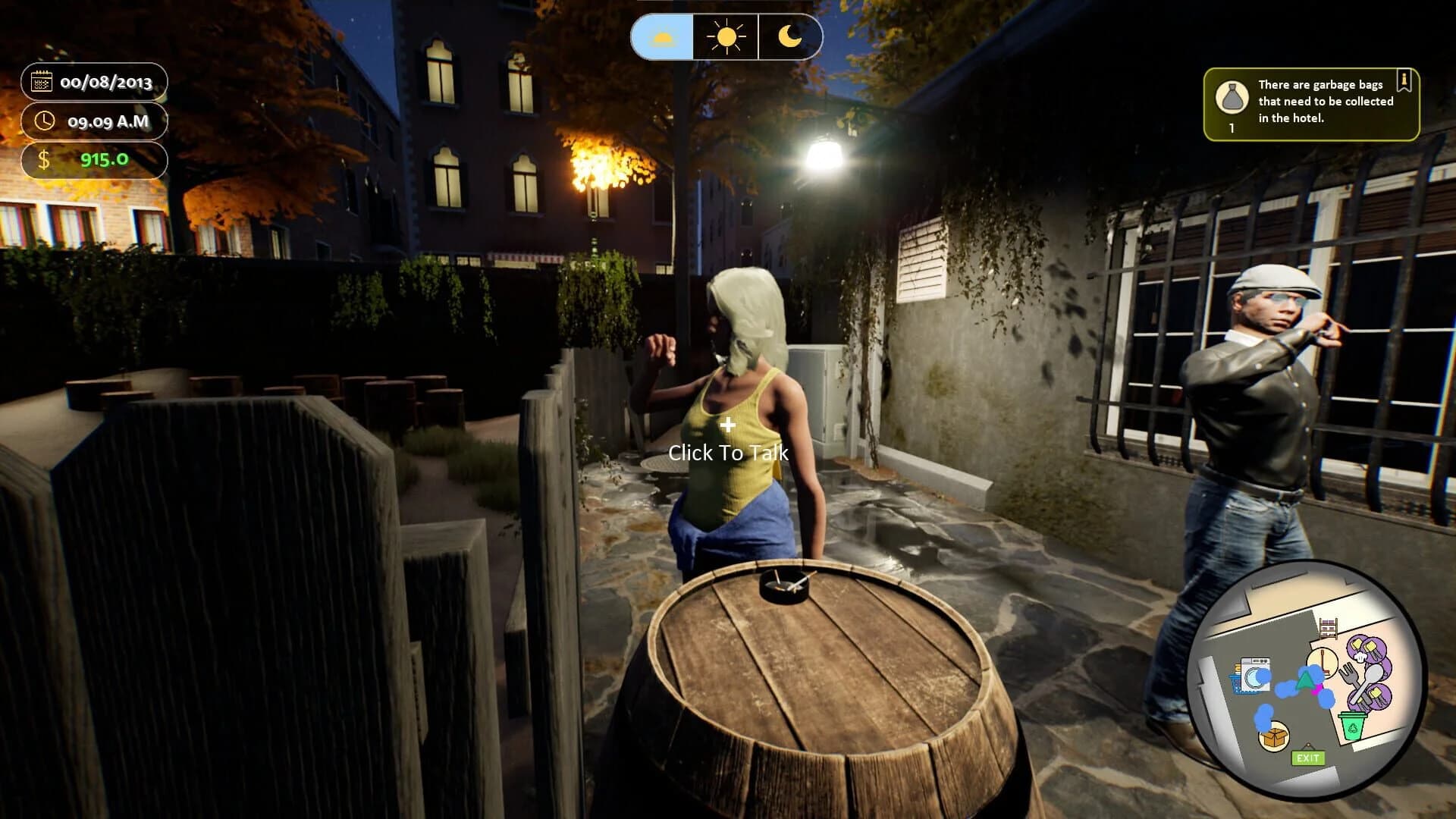Click the EXIT sign on the minimap
Screen dimensions: 1456x819
click(1309, 758)
